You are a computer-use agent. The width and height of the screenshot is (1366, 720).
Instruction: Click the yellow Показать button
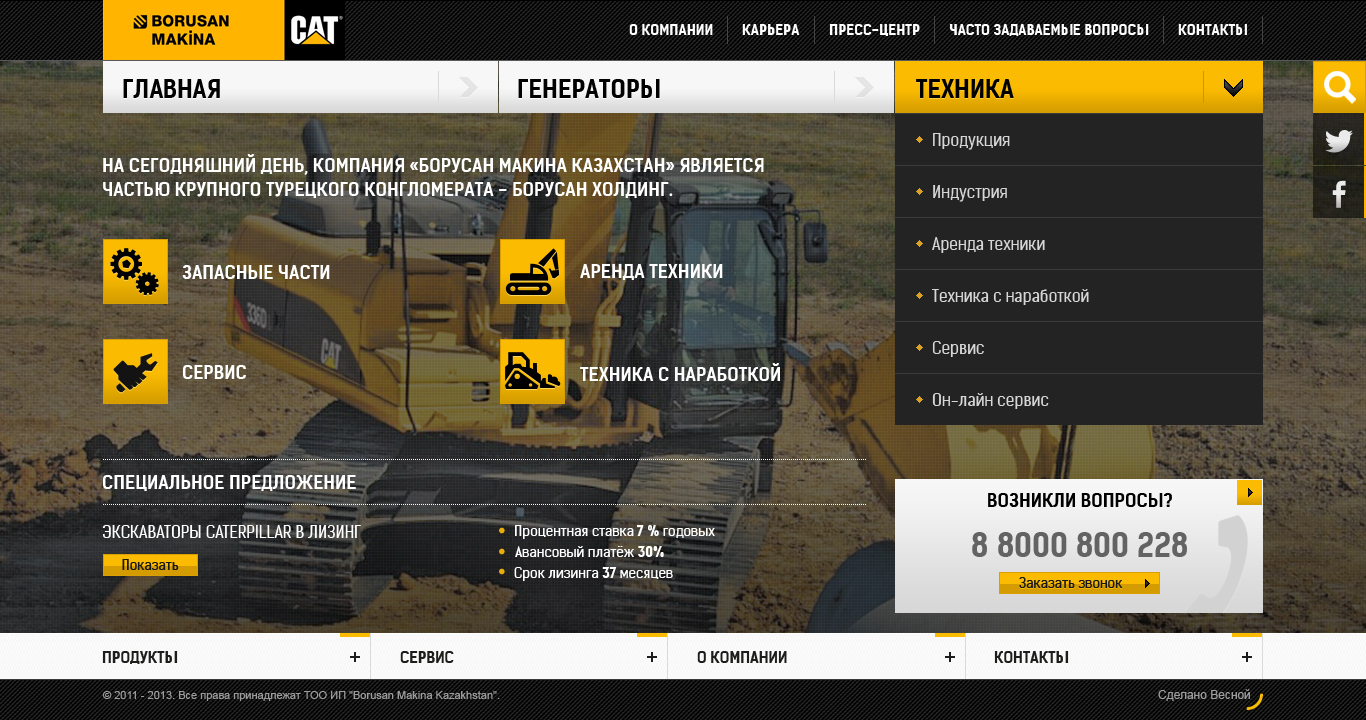(x=150, y=565)
